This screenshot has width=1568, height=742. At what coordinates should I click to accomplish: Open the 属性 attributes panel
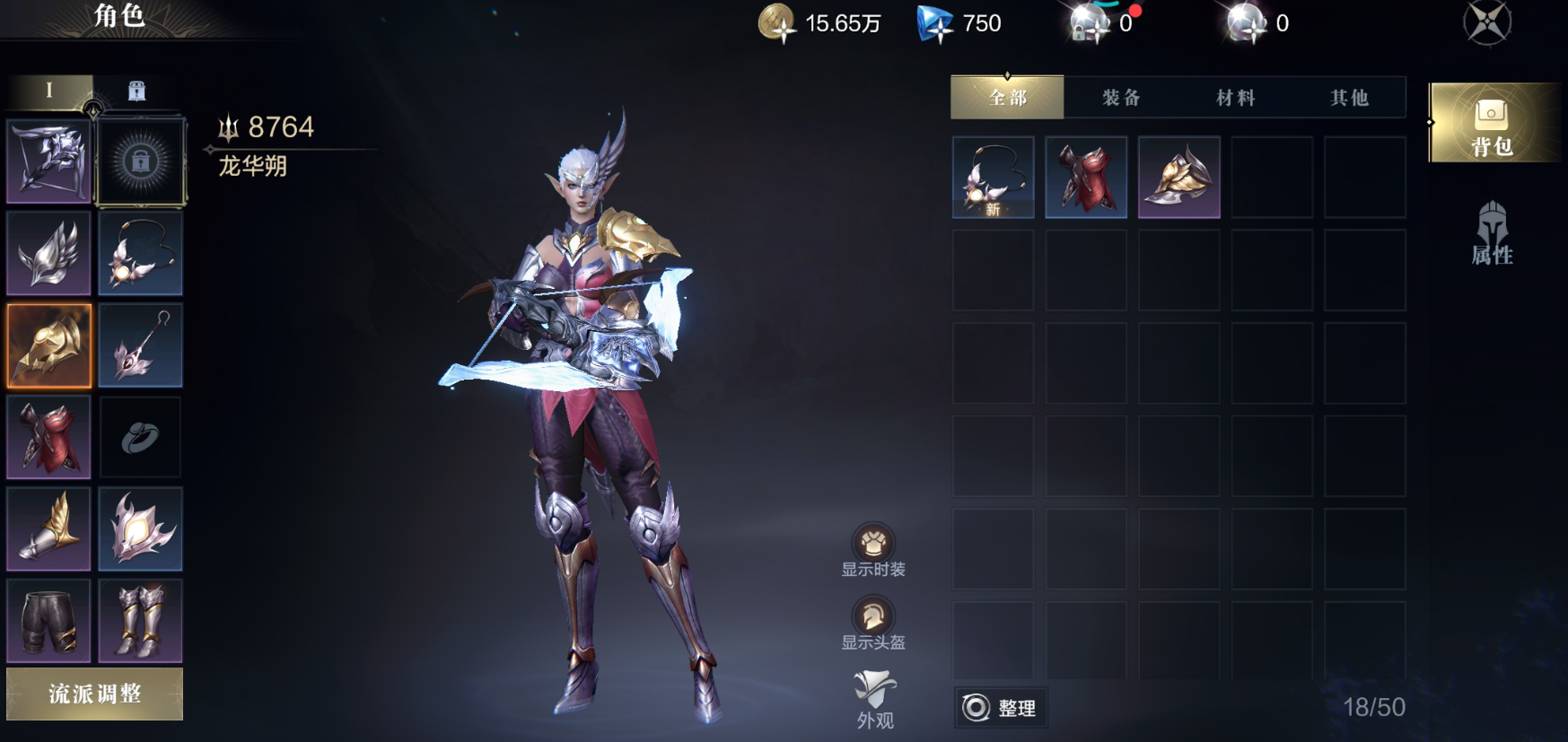[1492, 234]
